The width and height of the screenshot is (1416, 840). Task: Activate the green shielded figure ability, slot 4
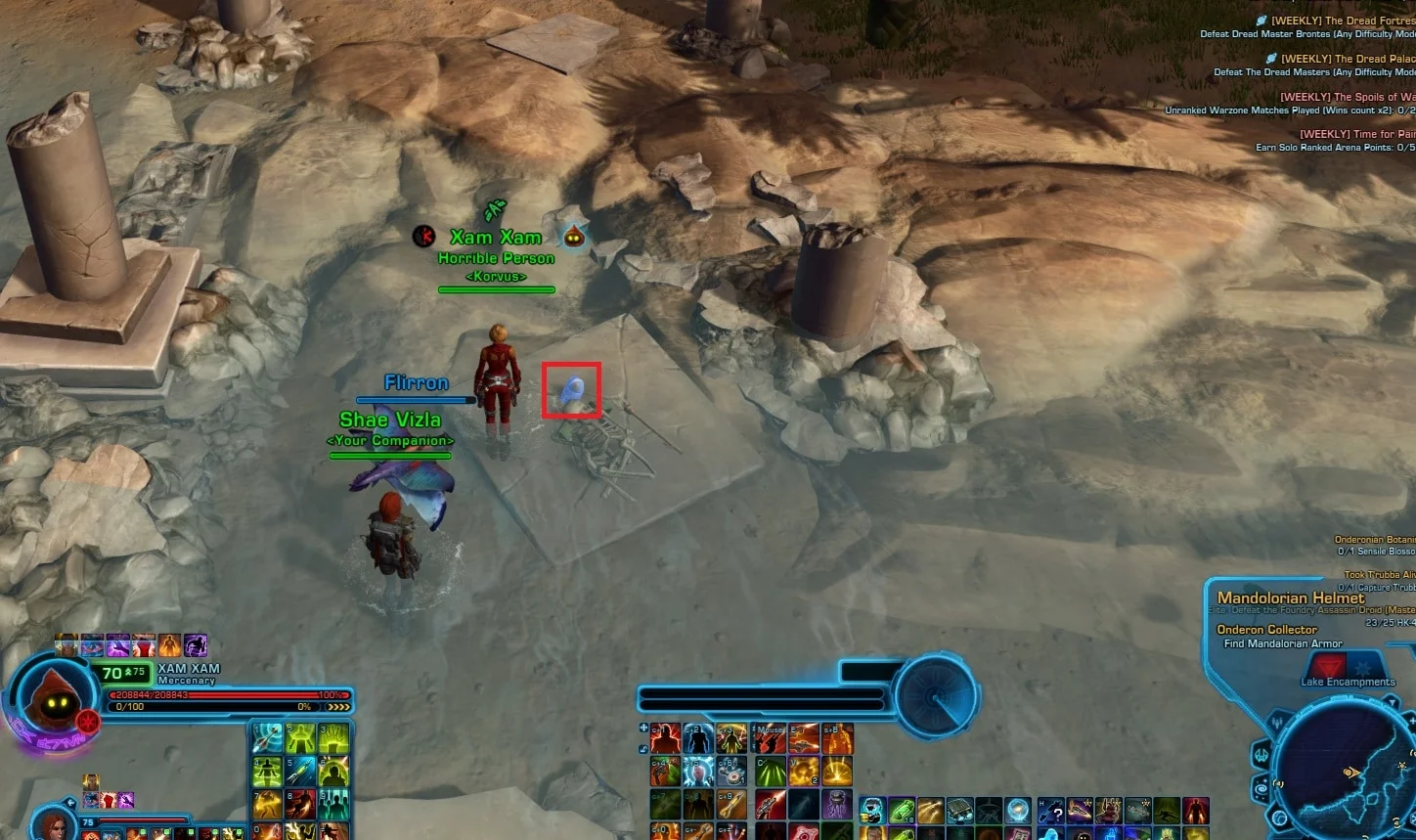(x=268, y=771)
